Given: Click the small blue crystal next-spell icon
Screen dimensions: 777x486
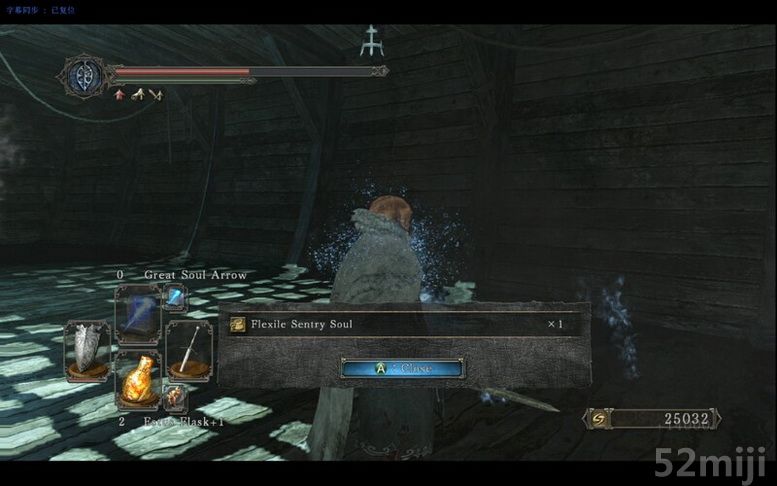Looking at the screenshot, I should [175, 296].
